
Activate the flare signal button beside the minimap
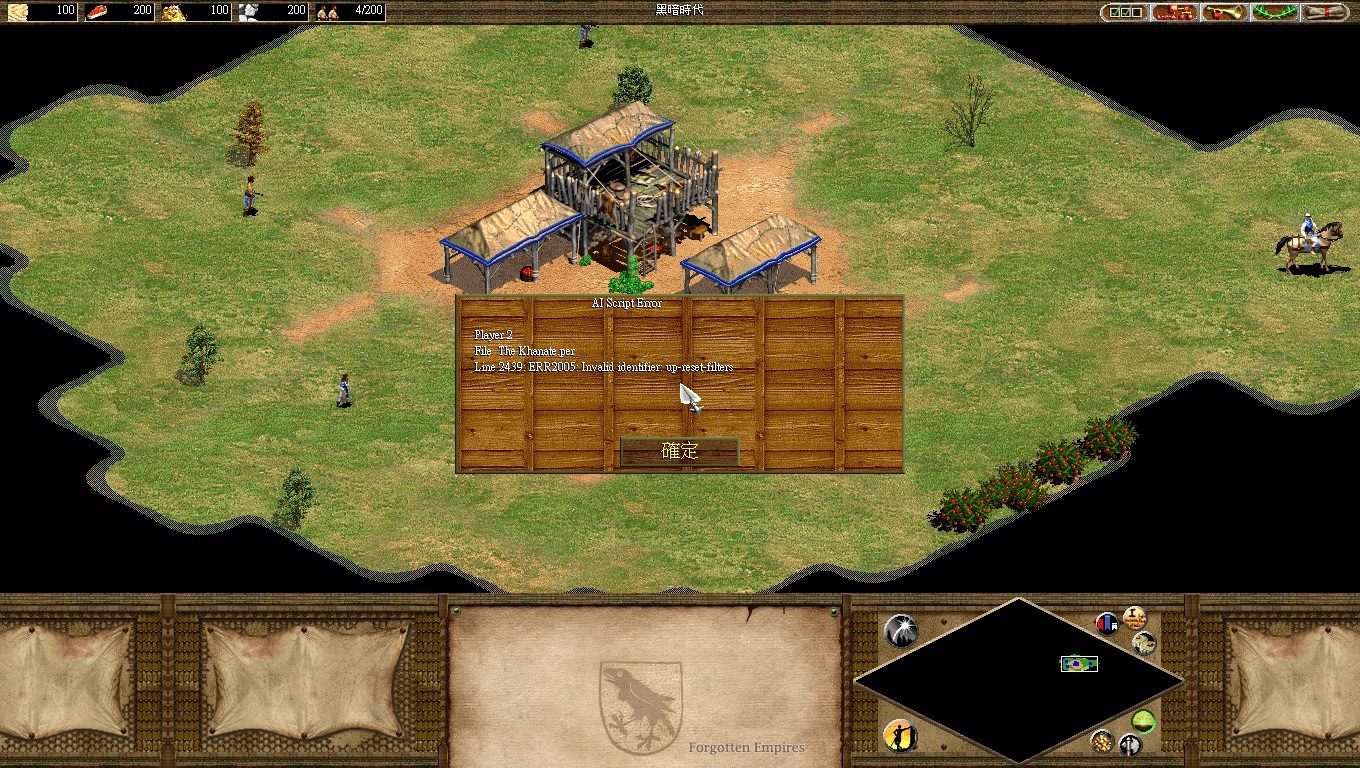point(900,630)
